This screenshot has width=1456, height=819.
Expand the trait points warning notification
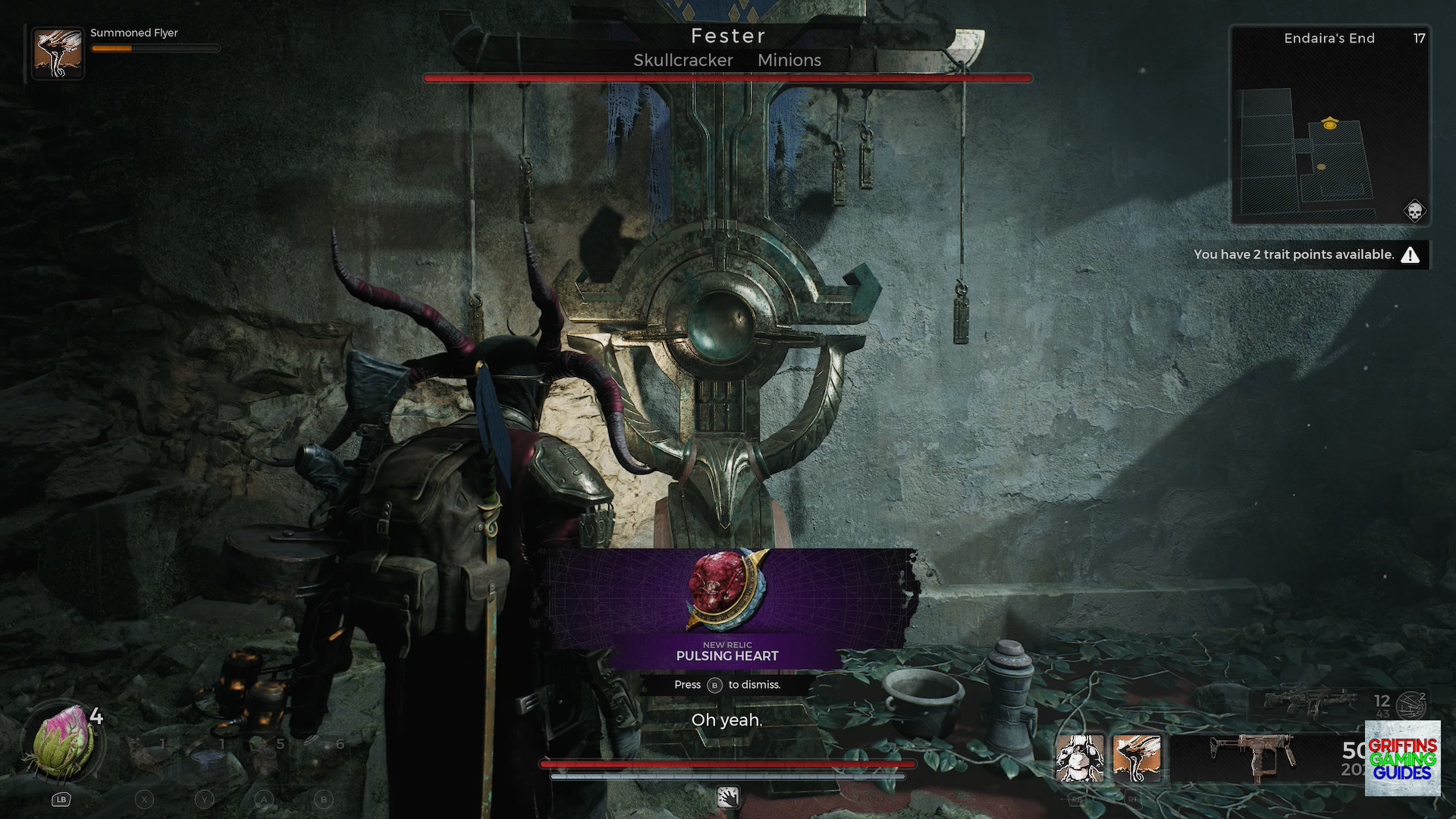tap(1308, 255)
